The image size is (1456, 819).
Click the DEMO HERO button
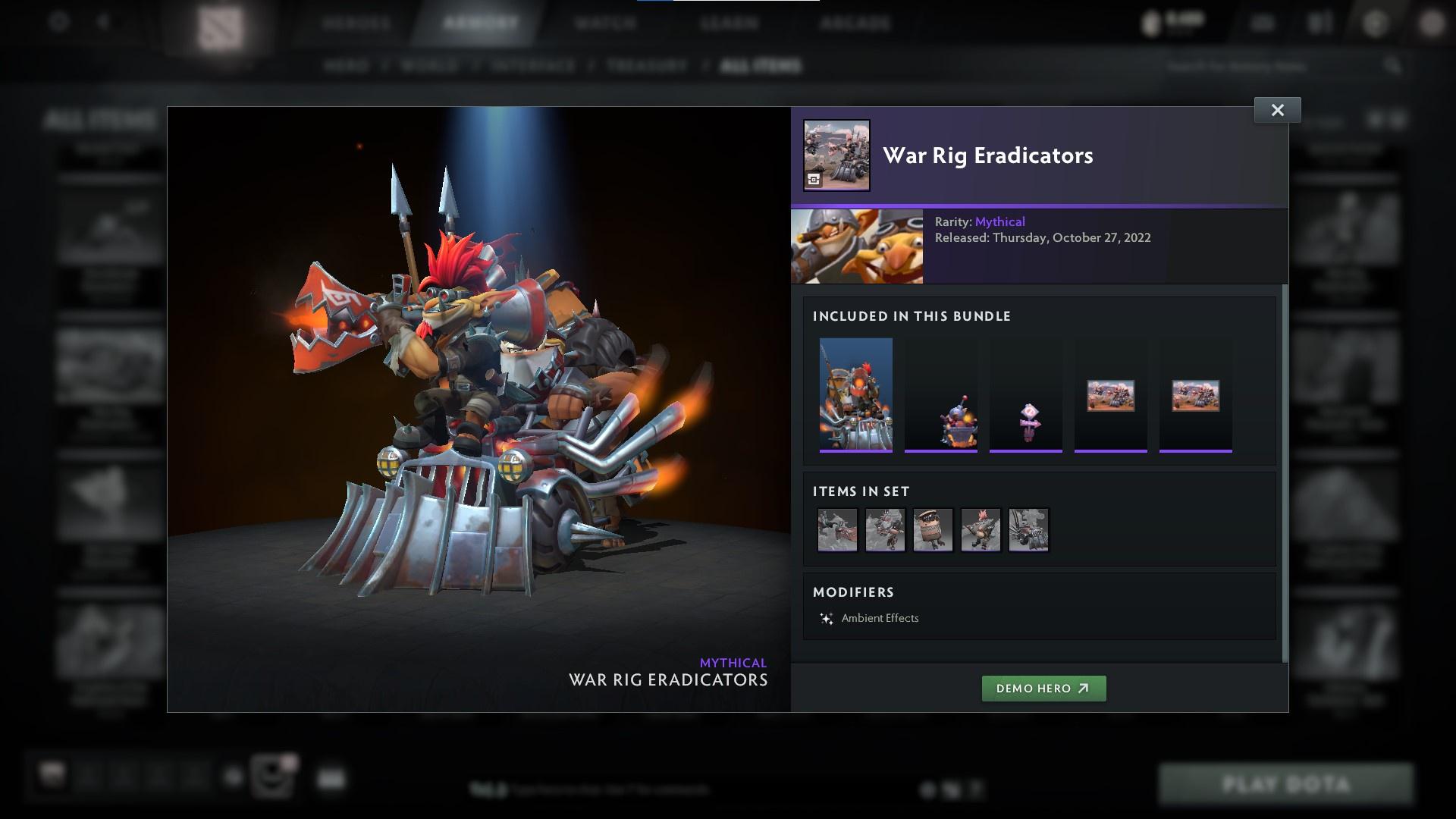pos(1044,689)
